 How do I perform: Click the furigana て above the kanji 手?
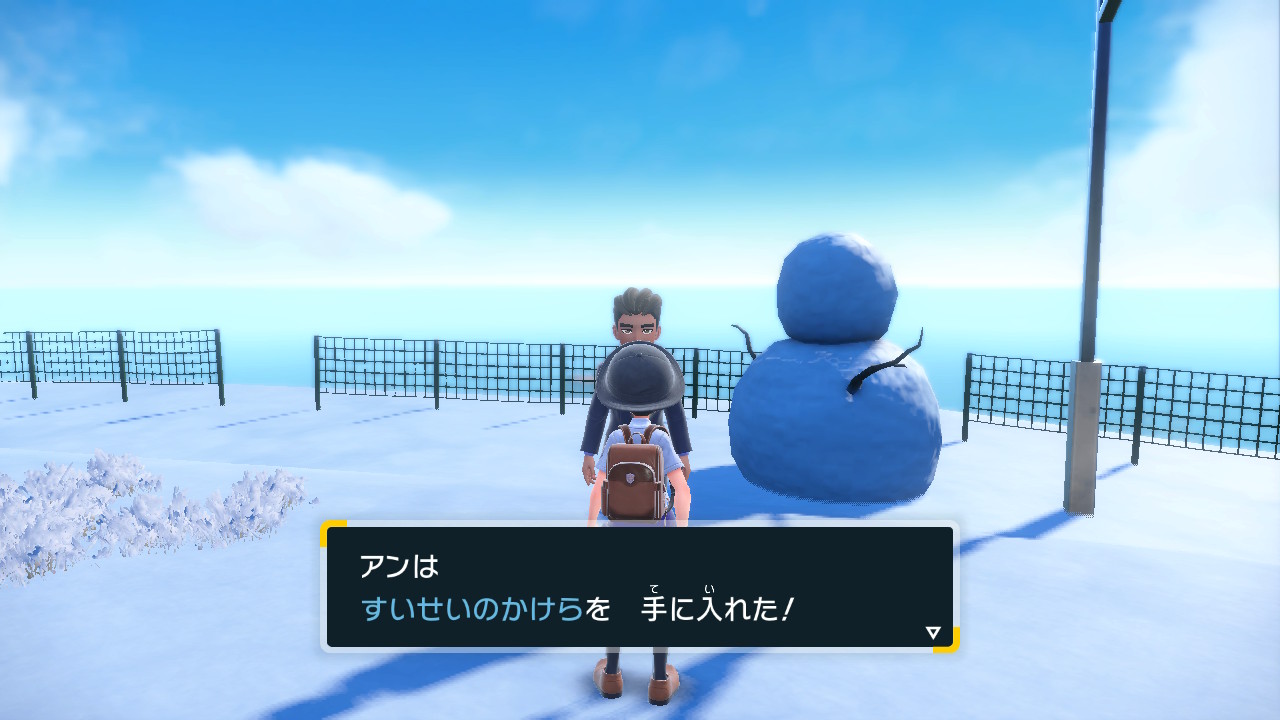pyautogui.click(x=654, y=587)
